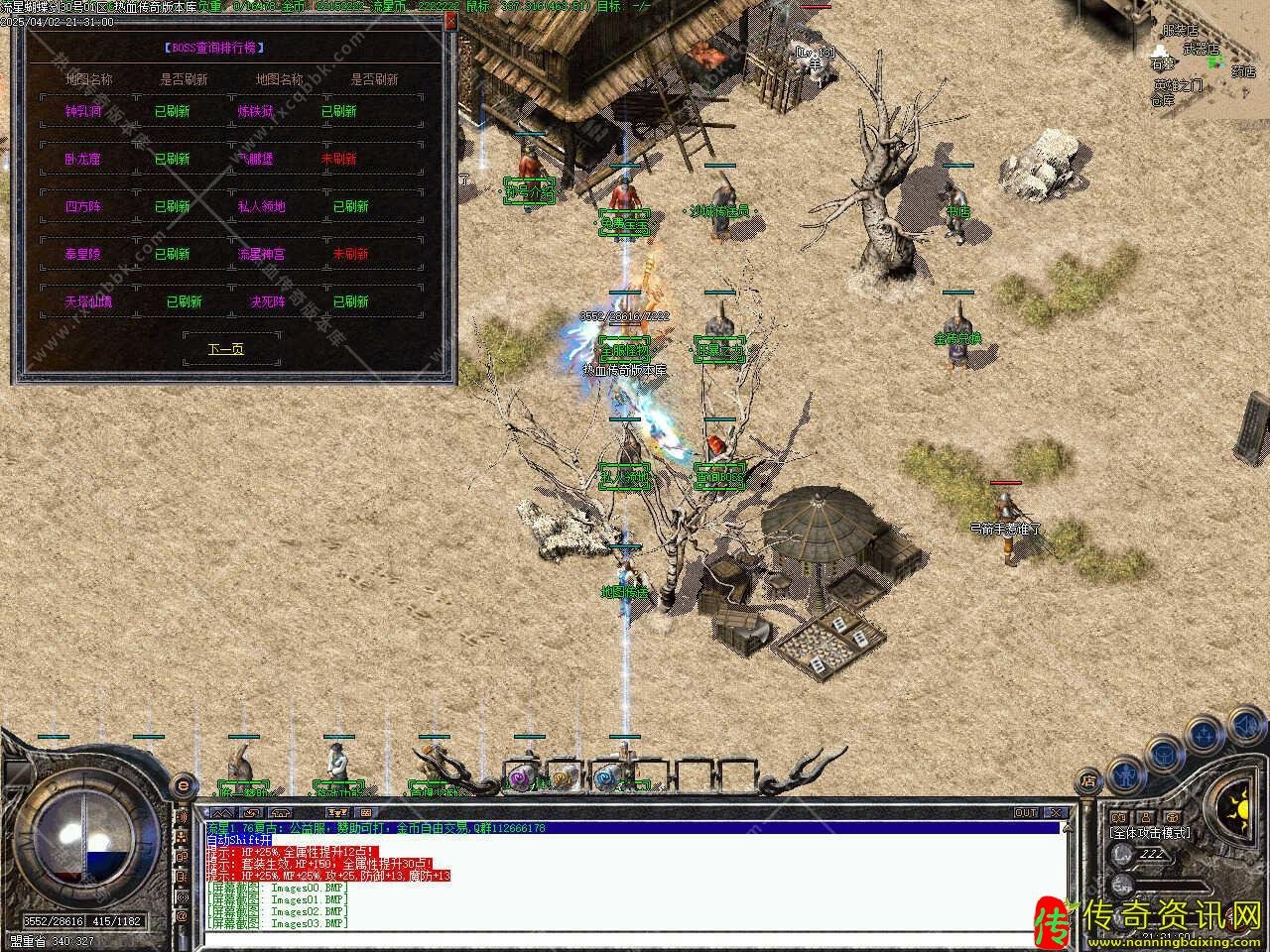Open the skills sparkle round button

click(1203, 733)
